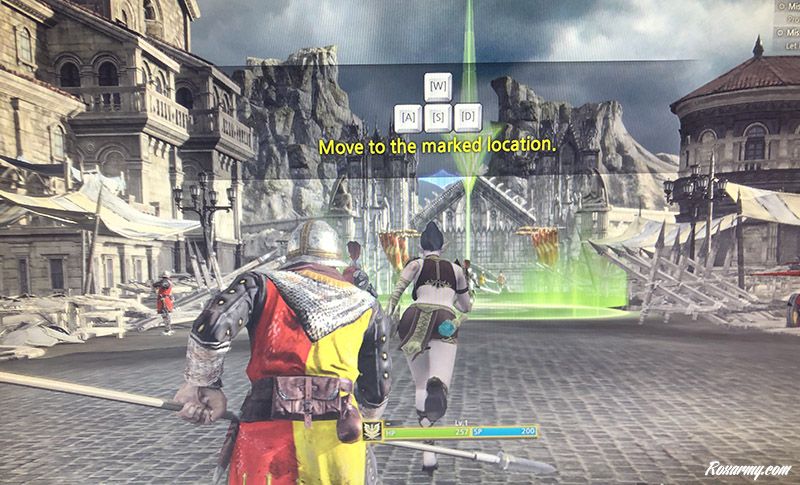Click the winged rank emblem beside the HP bar
The height and width of the screenshot is (485, 800).
coord(371,430)
